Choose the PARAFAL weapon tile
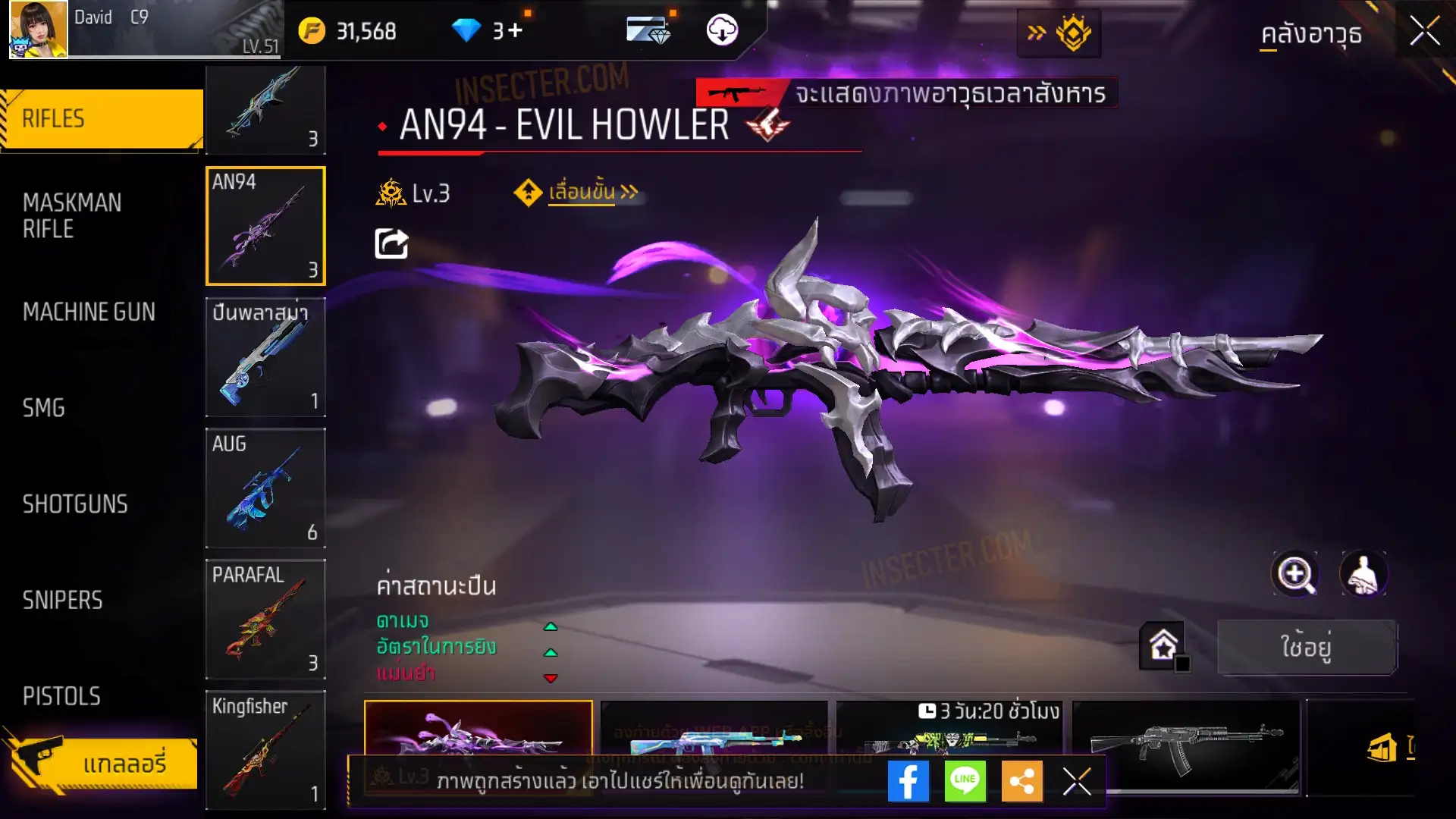The height and width of the screenshot is (819, 1456). coord(265,619)
